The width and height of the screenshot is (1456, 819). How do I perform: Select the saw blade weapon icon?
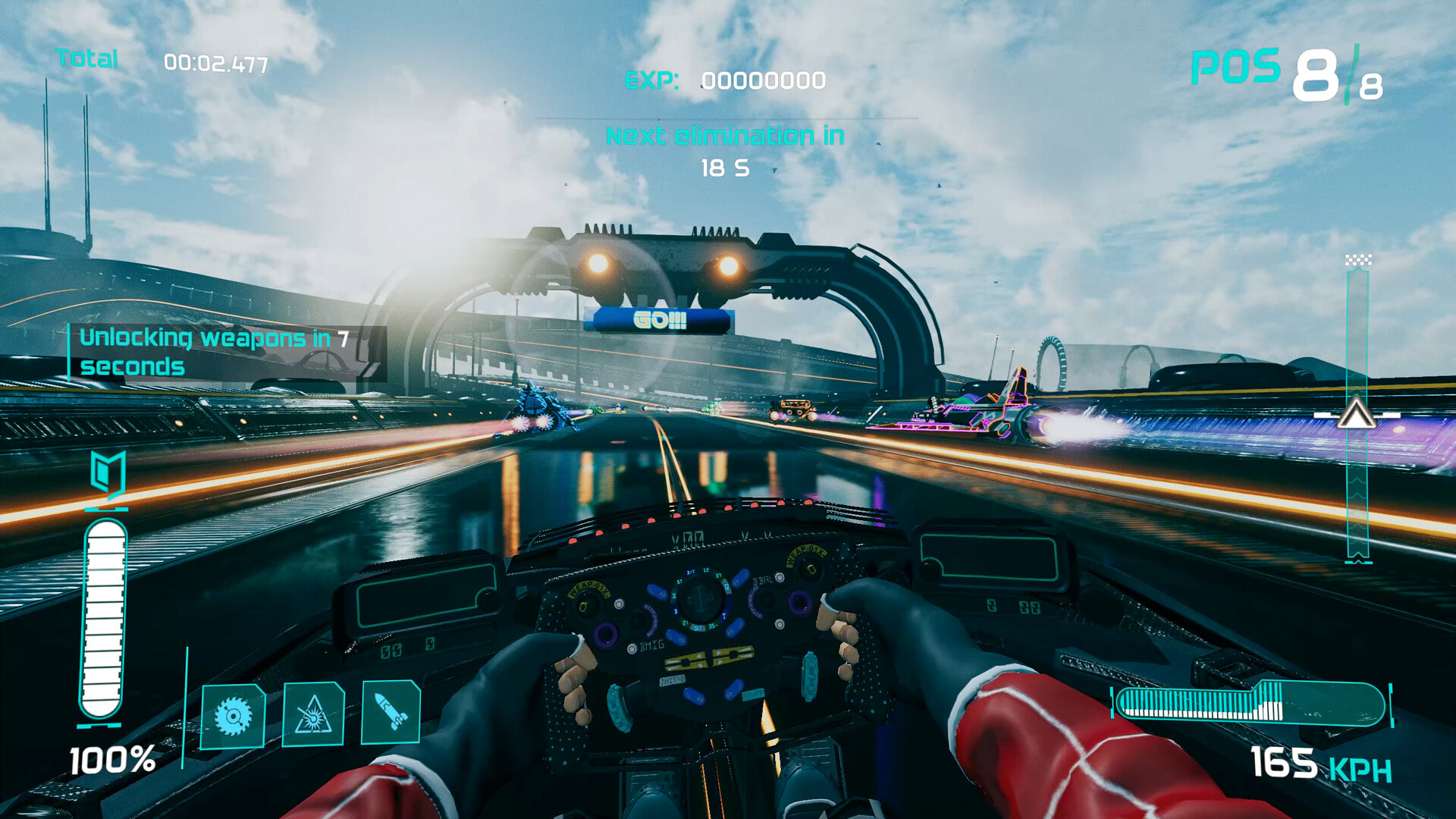coord(233,715)
